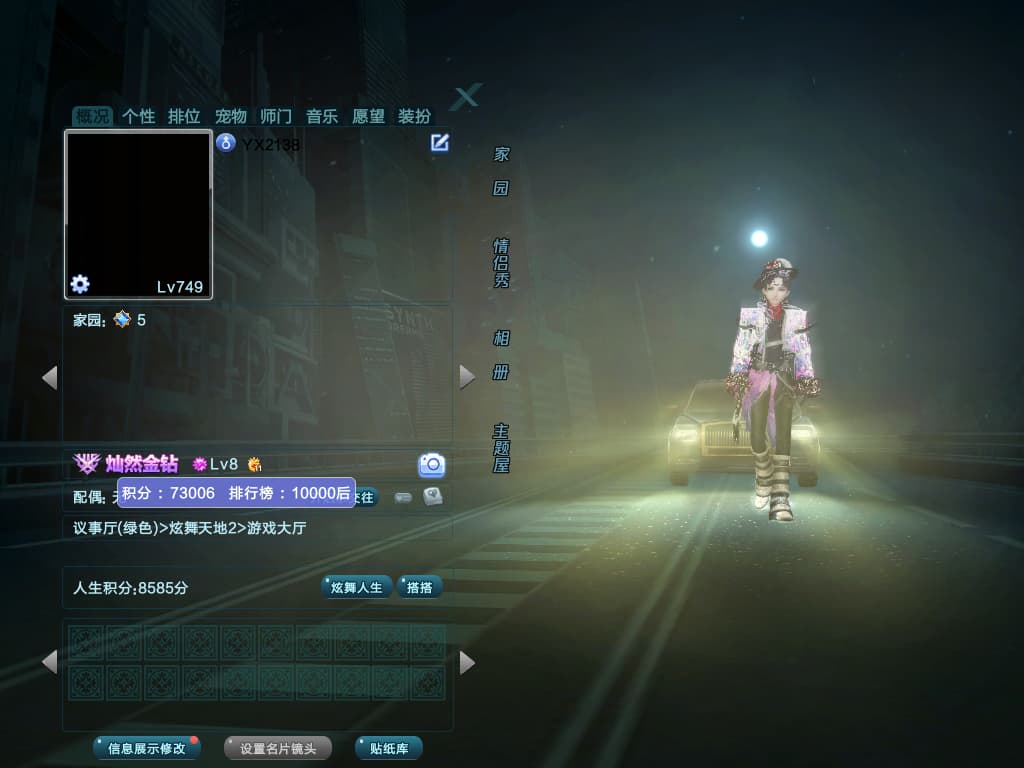This screenshot has width=1024, height=768.
Task: Click the edit profile pencil icon
Action: tap(439, 143)
